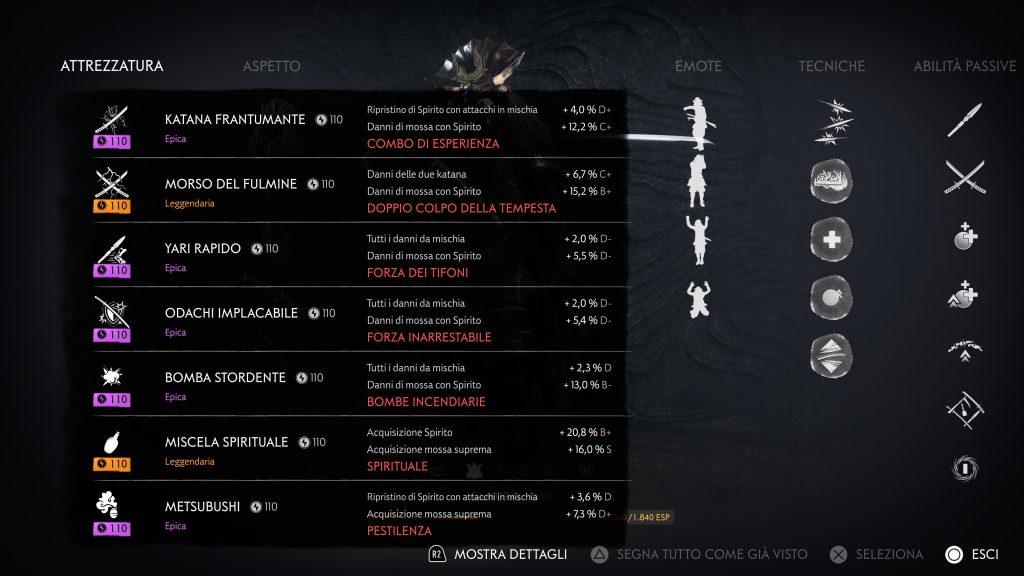This screenshot has width=1024, height=576.
Task: Choose the Morso del Fulmine katana
Action: pyautogui.click(x=231, y=184)
